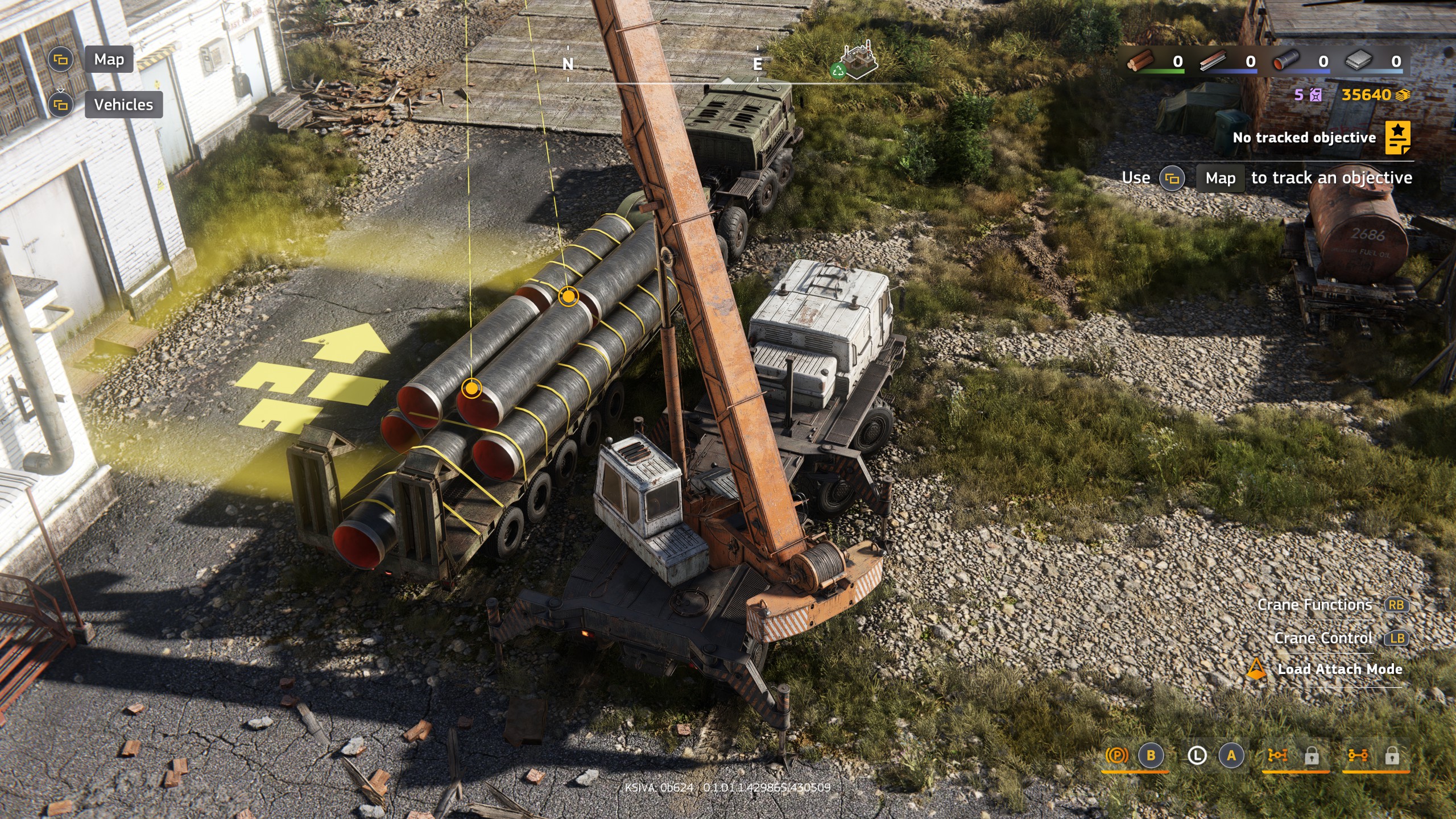Select the Map label in the objective hint
Screen dimensions: 1456x819
1220,178
